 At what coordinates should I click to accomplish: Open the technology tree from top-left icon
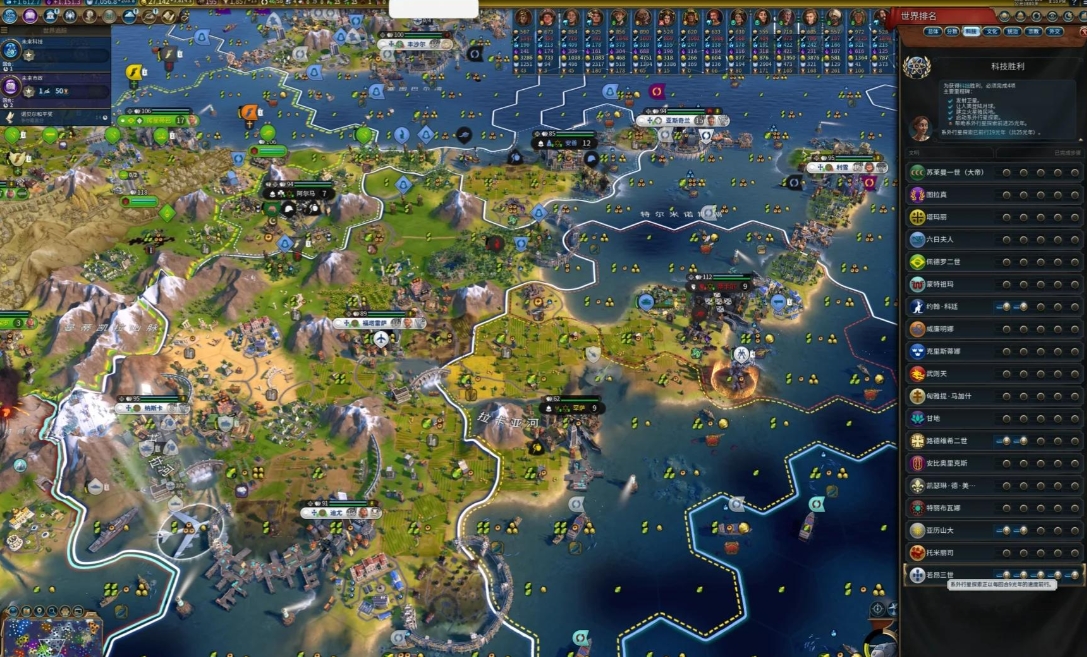10,16
